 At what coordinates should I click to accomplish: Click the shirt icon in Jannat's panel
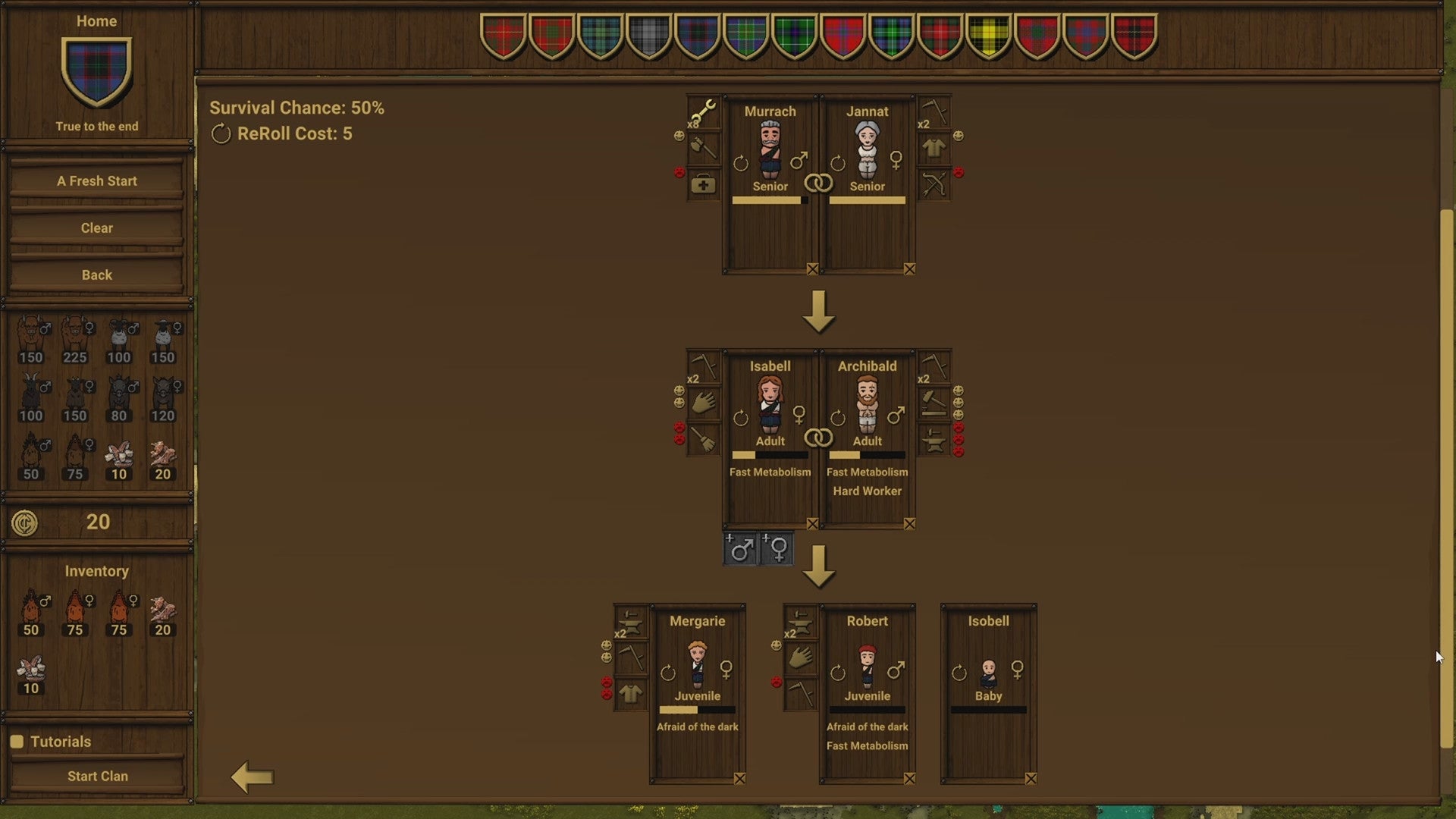[936, 147]
